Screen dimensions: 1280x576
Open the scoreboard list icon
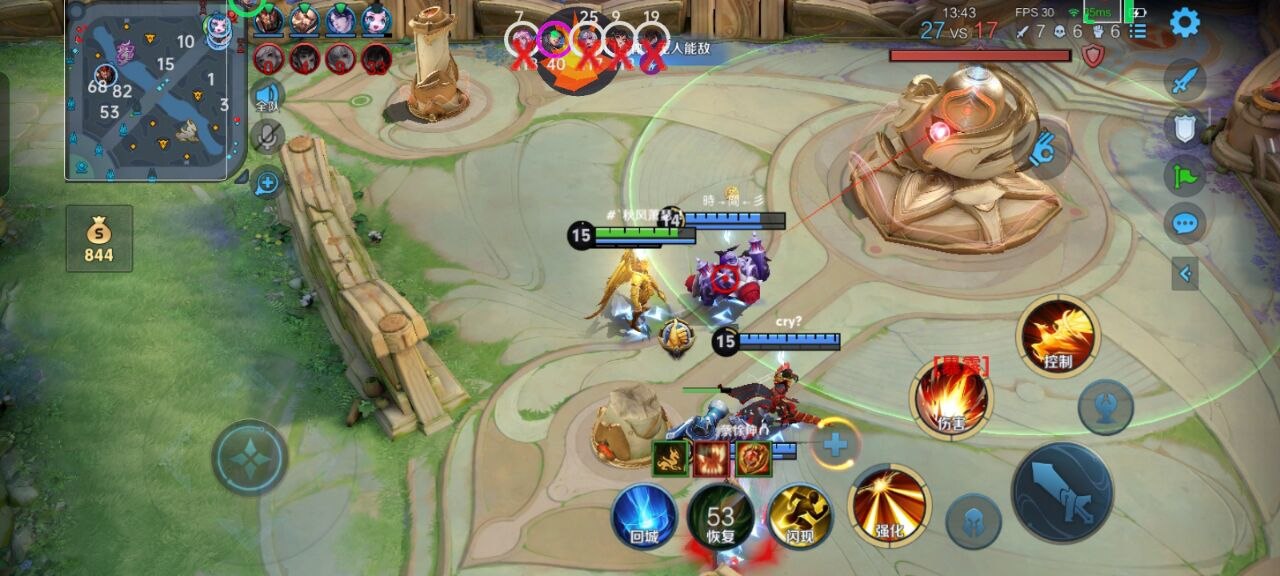[1138, 32]
